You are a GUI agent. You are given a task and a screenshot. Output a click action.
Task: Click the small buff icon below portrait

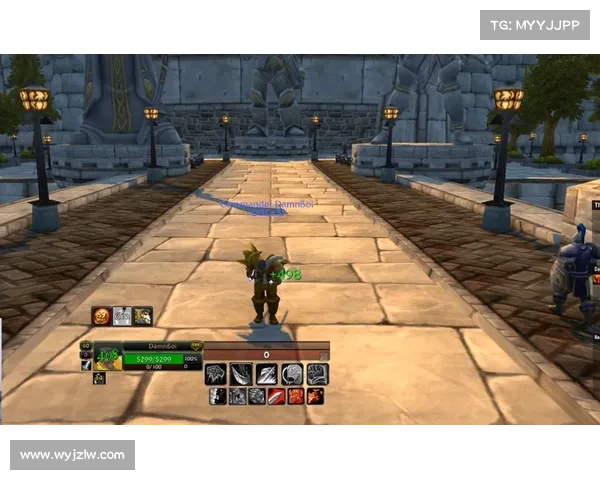click(99, 378)
